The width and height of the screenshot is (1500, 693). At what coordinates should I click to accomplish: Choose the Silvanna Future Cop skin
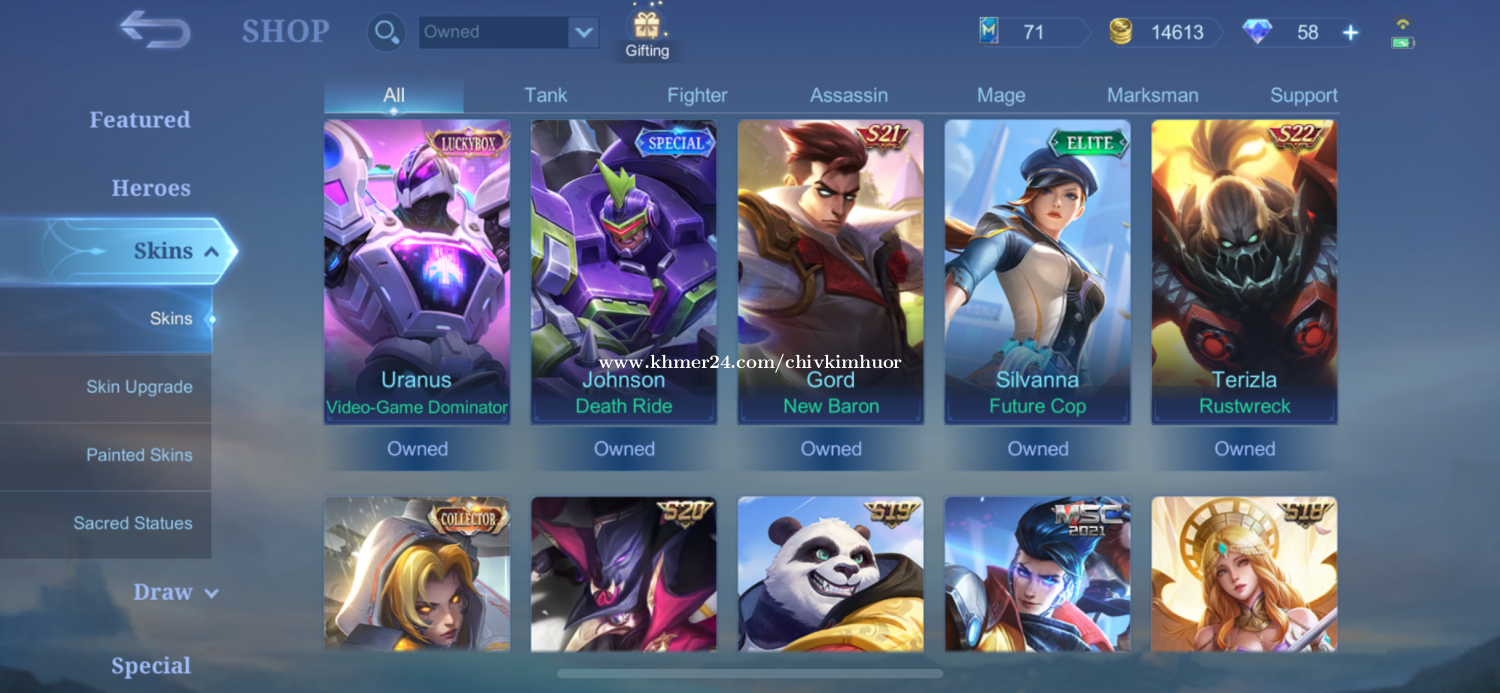tap(1037, 272)
